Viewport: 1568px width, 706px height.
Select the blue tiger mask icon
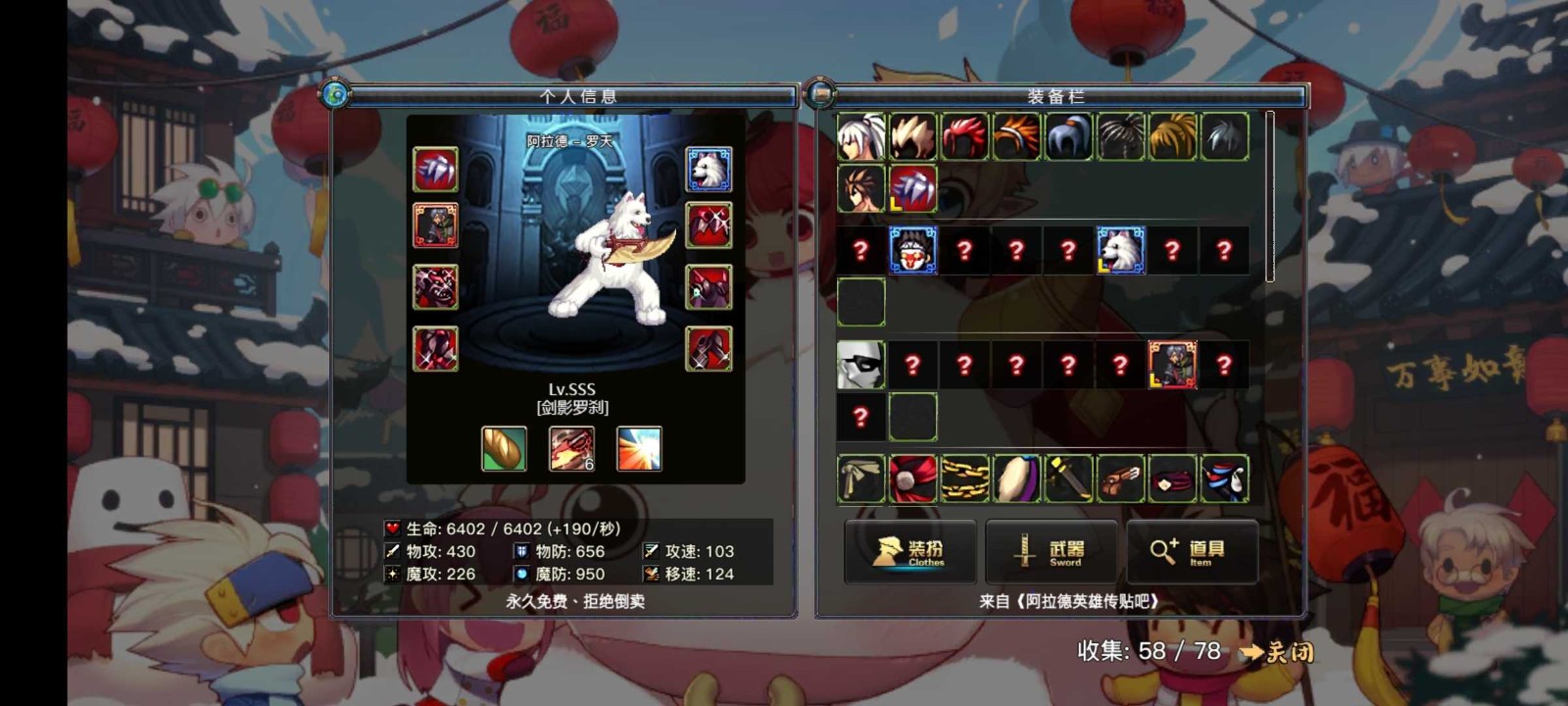click(913, 250)
